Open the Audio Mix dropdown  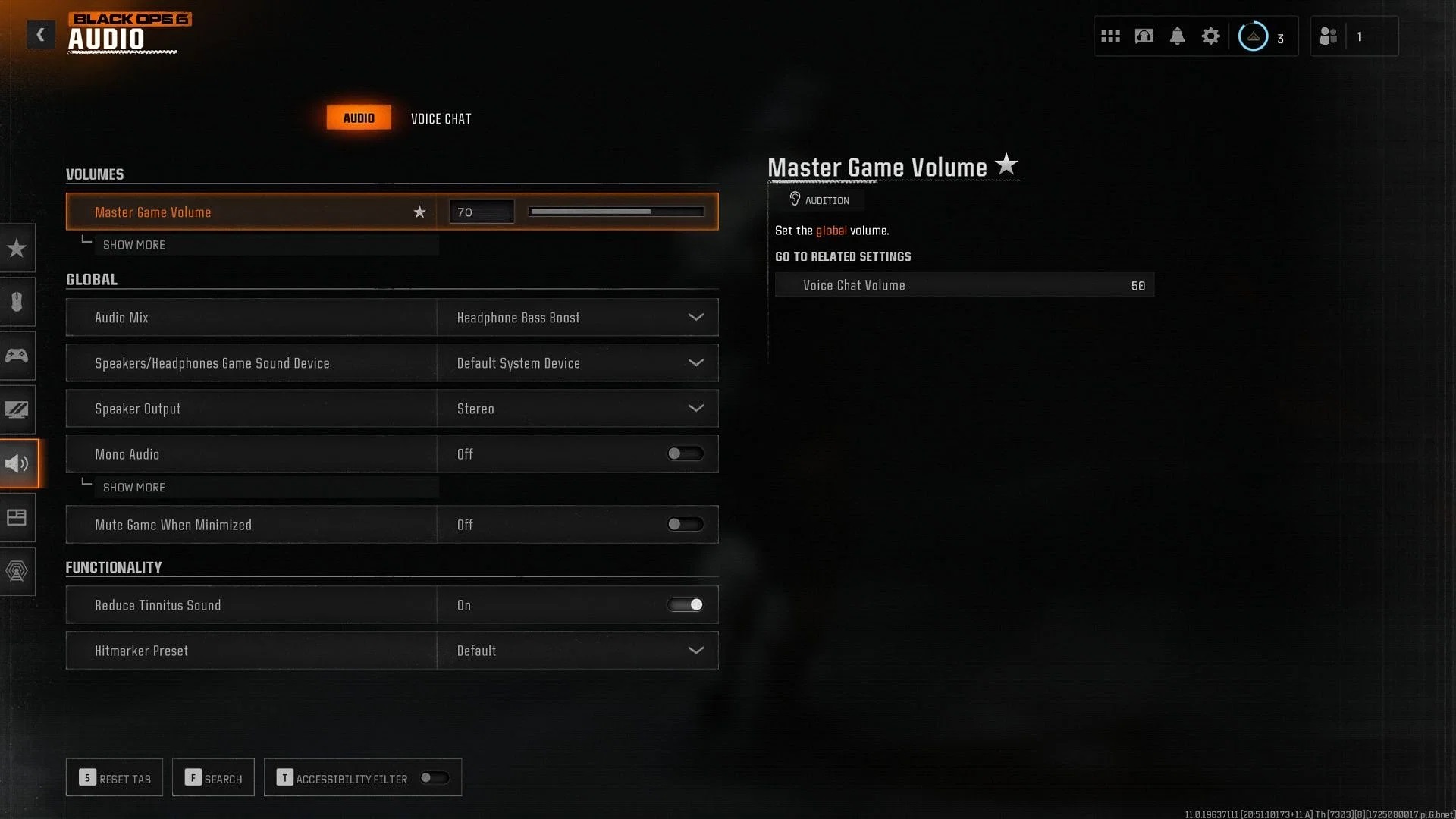pyautogui.click(x=577, y=318)
